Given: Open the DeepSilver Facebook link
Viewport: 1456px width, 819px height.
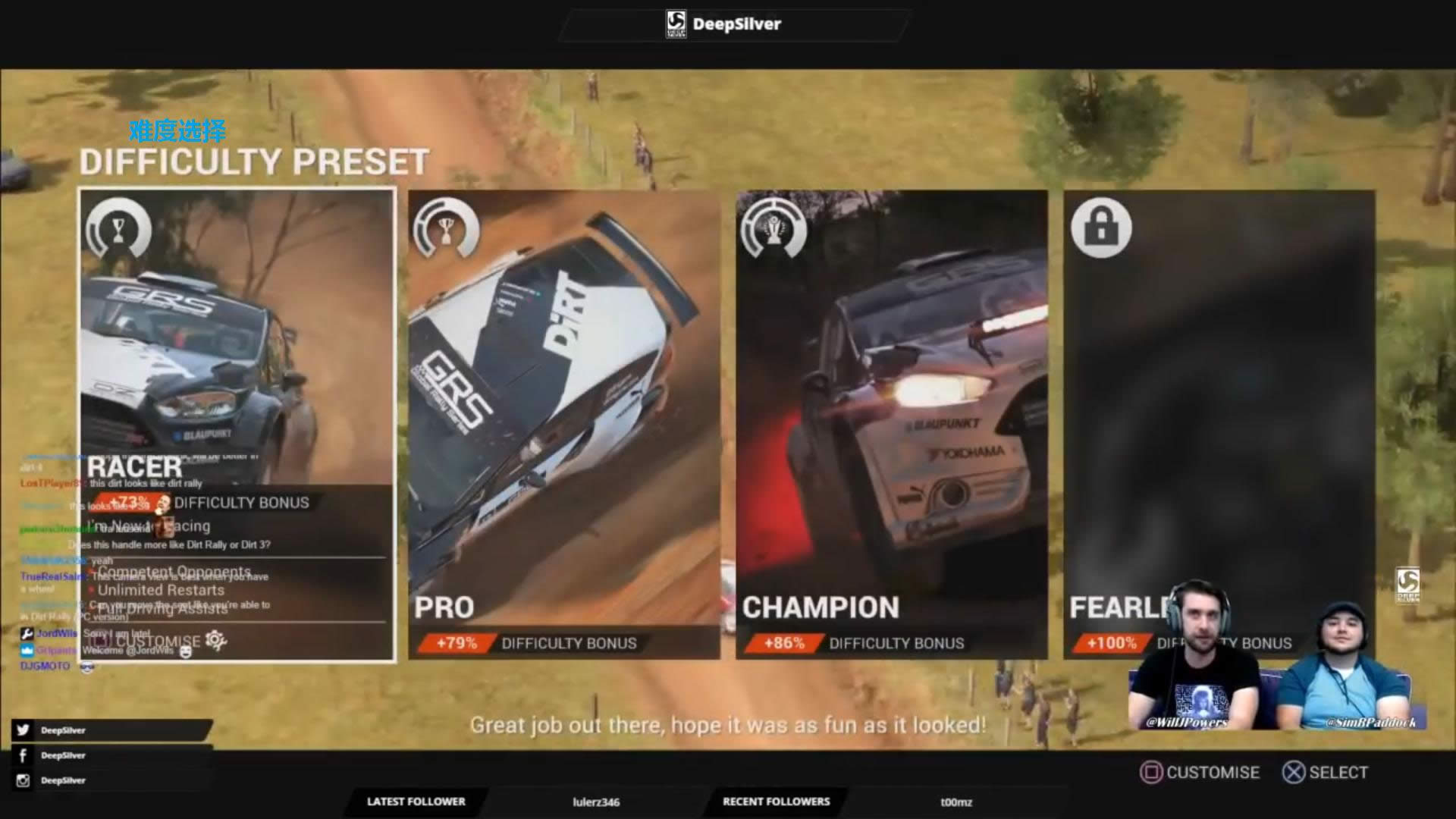Looking at the screenshot, I should 62,755.
